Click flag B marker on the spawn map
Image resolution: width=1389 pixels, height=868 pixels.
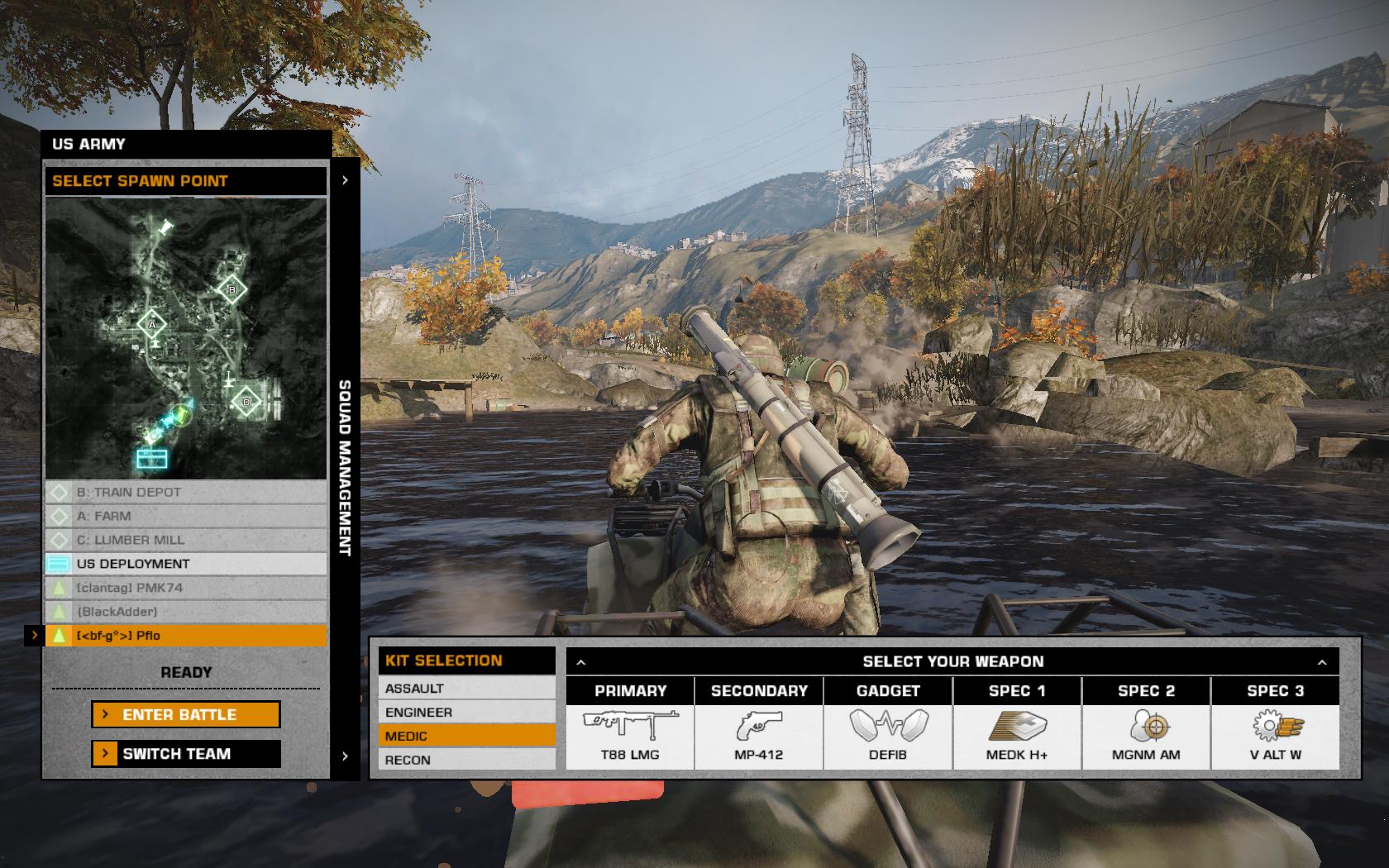[232, 289]
